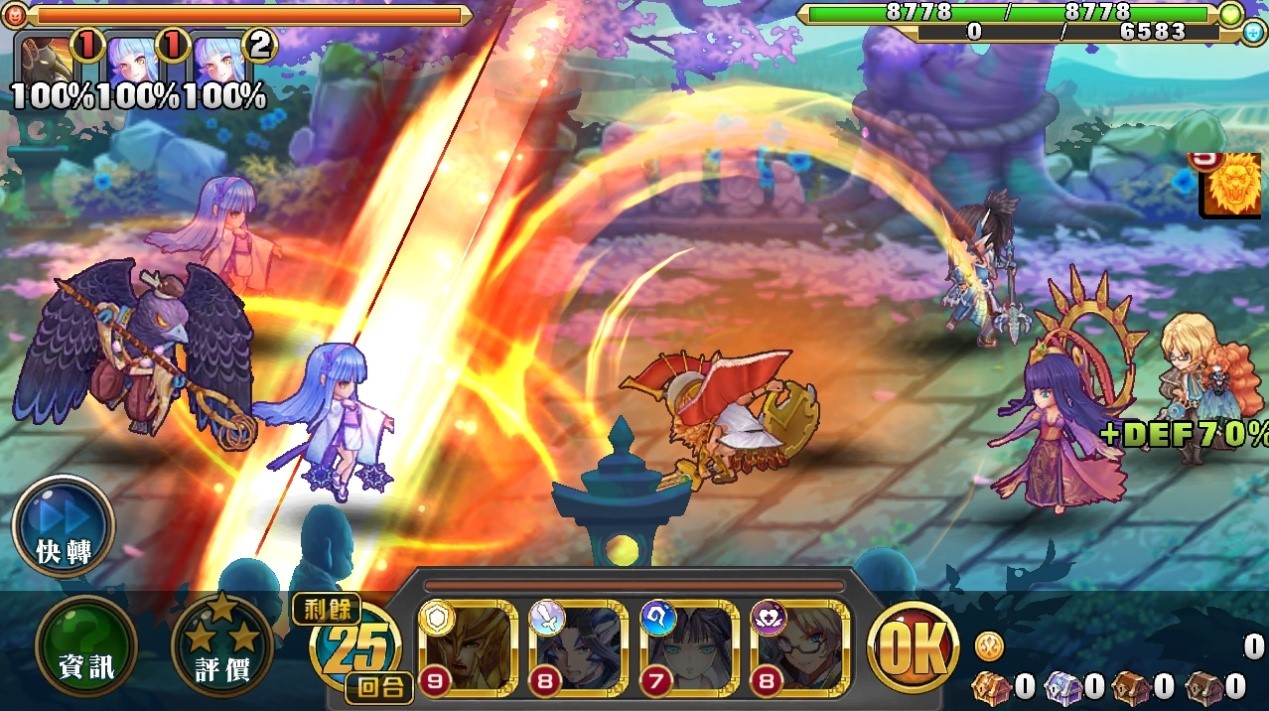Image resolution: width=1269 pixels, height=711 pixels.
Task: Click the blue plus icon beside the lower bar
Action: [1254, 32]
